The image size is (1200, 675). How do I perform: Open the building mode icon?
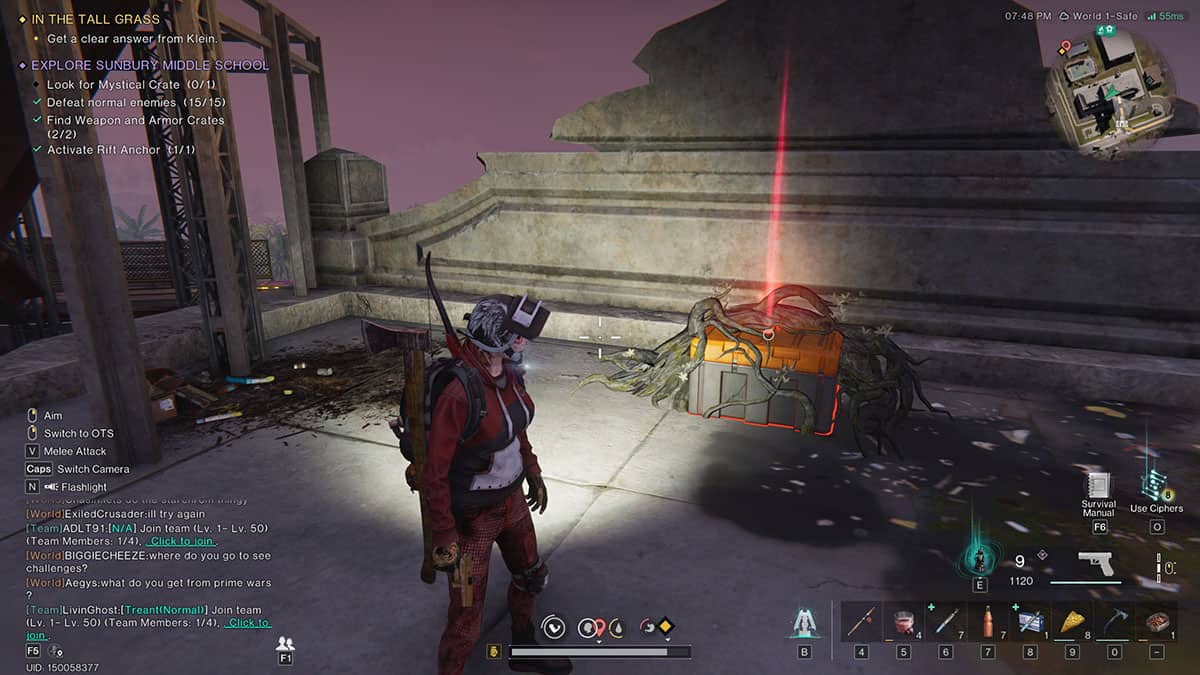(803, 623)
